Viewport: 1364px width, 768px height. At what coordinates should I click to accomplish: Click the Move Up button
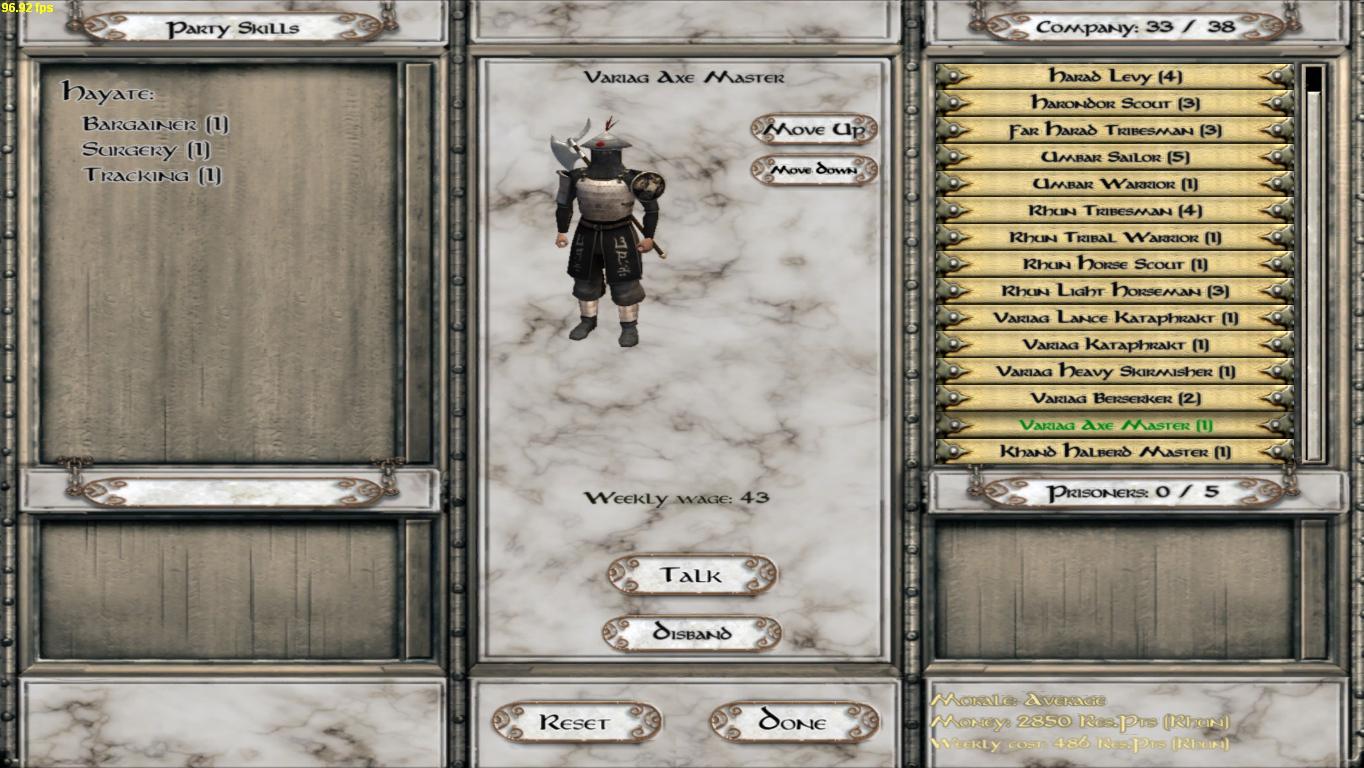click(x=814, y=129)
